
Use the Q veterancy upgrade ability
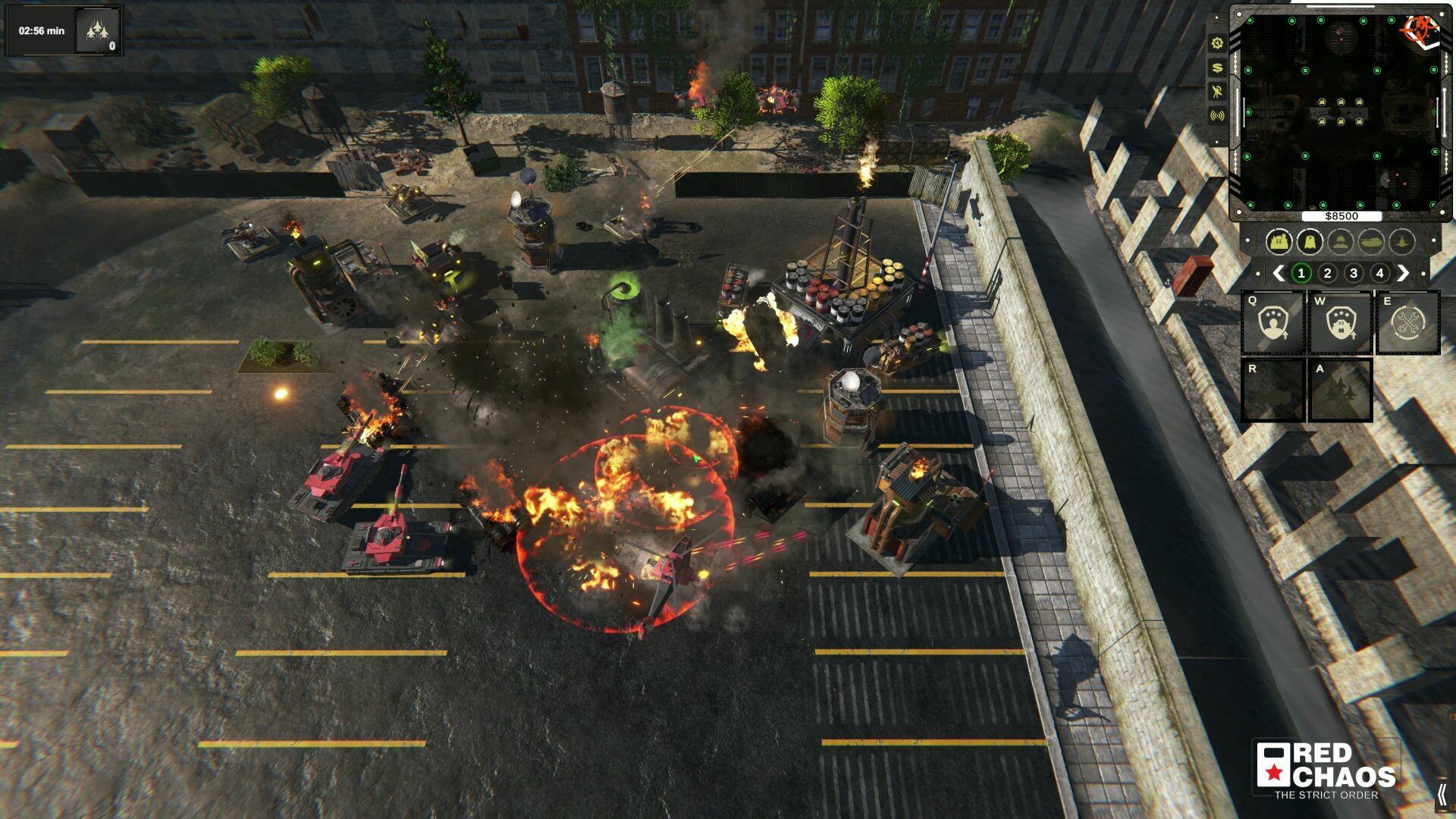pyautogui.click(x=1273, y=323)
